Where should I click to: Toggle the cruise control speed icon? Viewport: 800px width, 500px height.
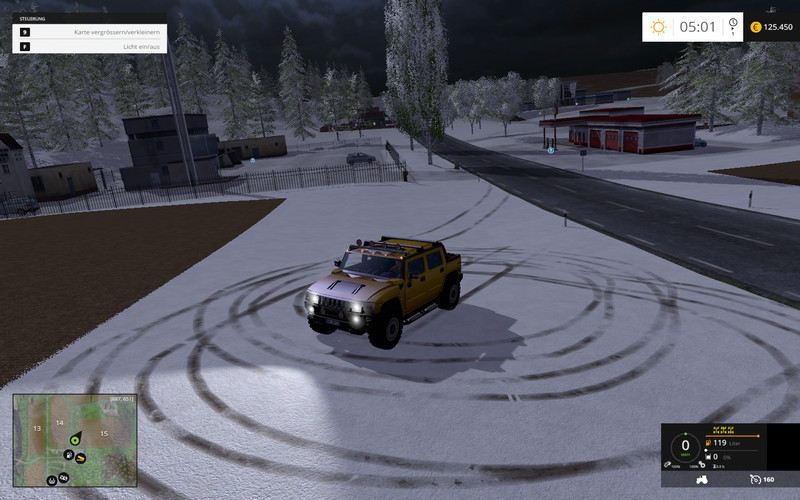755,480
